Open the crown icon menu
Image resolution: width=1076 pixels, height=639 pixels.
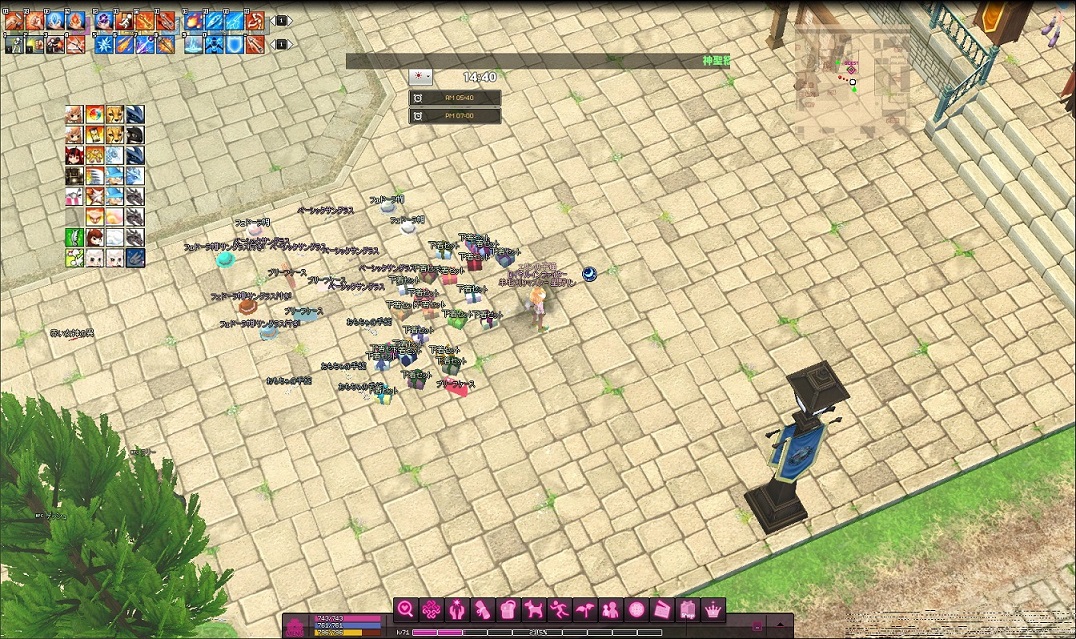[714, 609]
